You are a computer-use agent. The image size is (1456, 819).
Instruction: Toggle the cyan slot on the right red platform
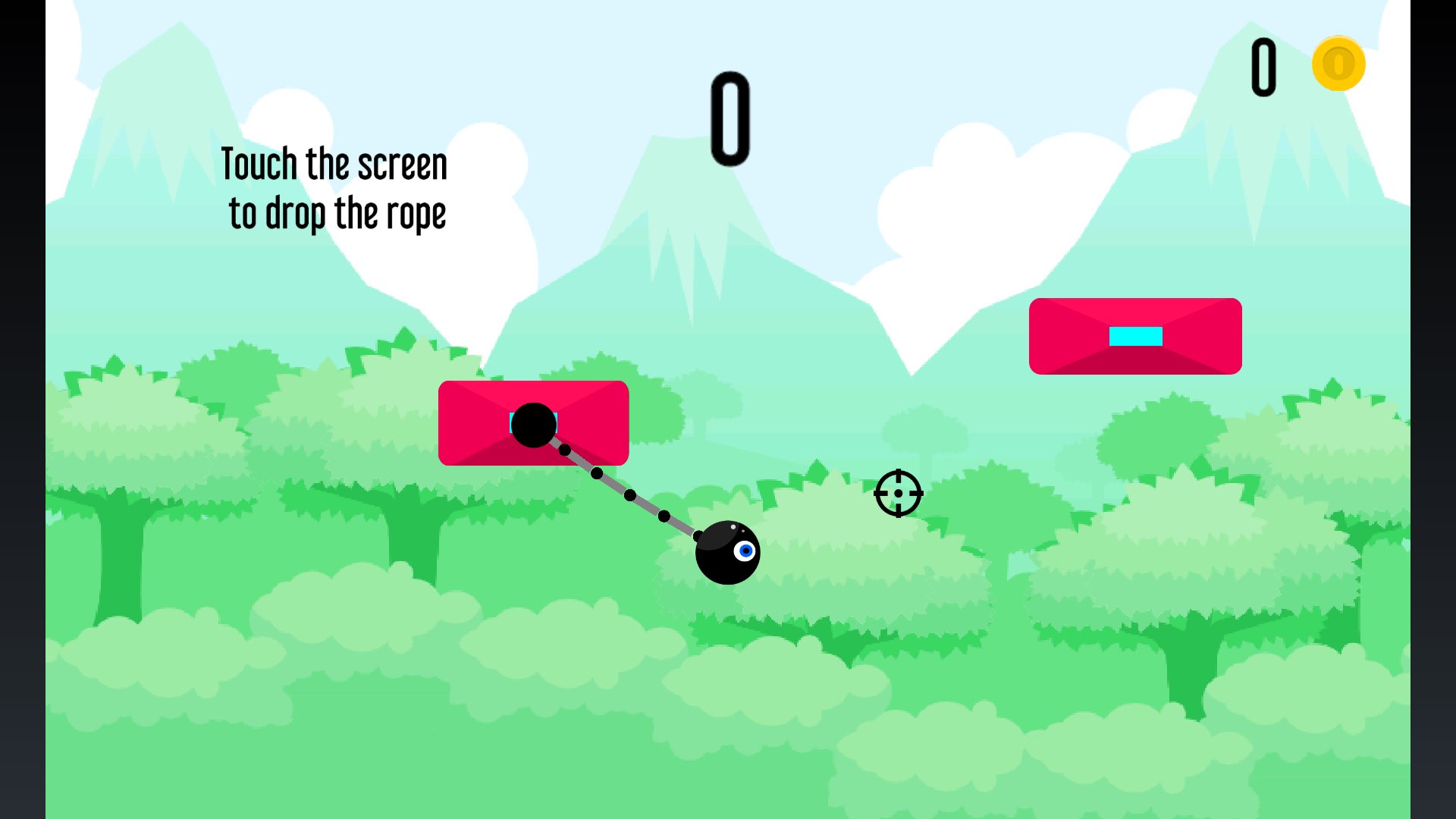1134,336
